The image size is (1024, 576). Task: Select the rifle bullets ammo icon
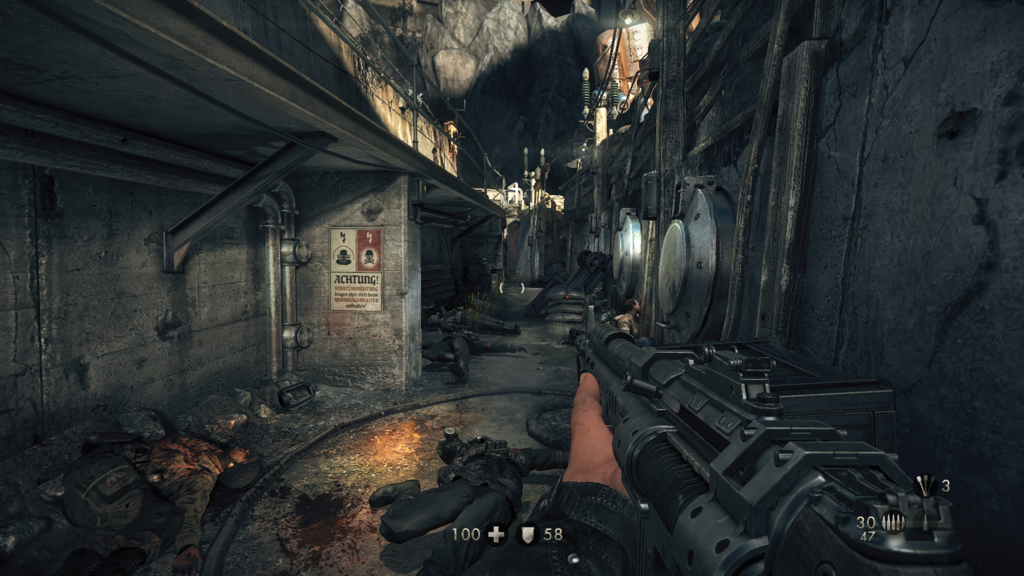pos(893,522)
